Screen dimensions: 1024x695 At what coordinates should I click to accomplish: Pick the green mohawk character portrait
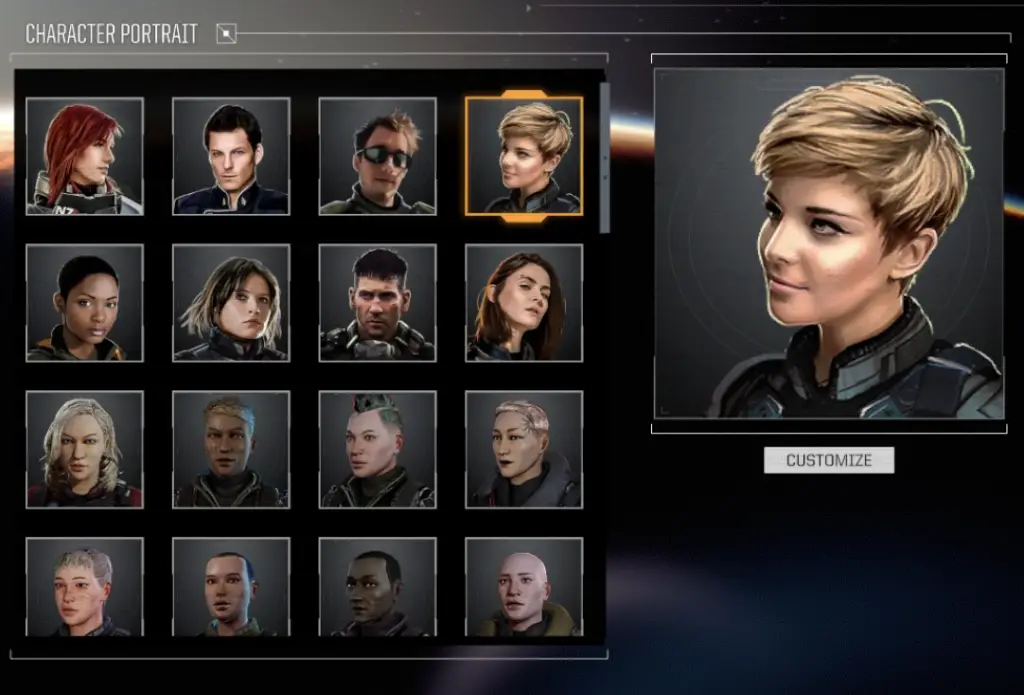(377, 449)
